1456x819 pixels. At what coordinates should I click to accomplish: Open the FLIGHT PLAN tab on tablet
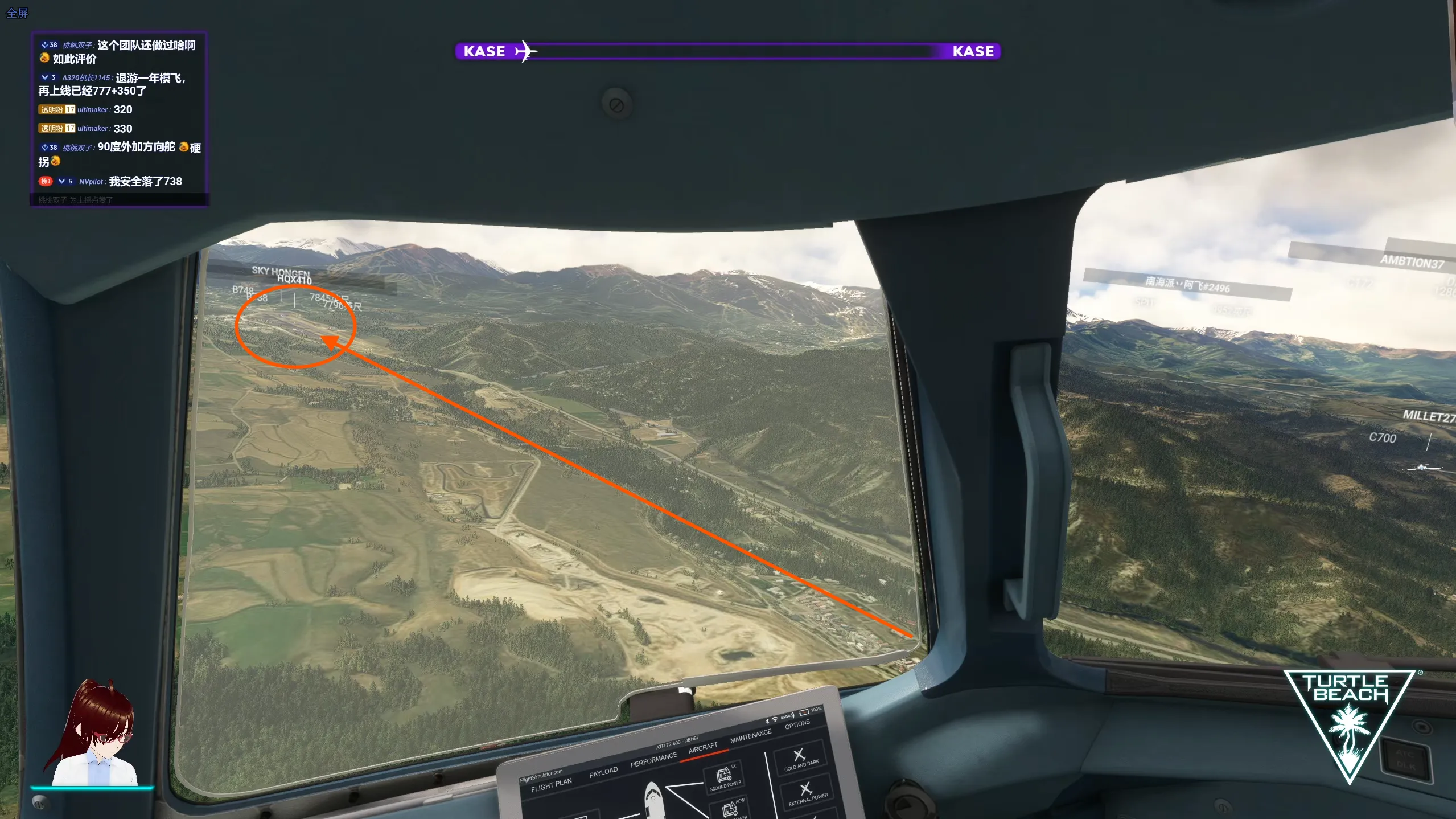click(551, 785)
